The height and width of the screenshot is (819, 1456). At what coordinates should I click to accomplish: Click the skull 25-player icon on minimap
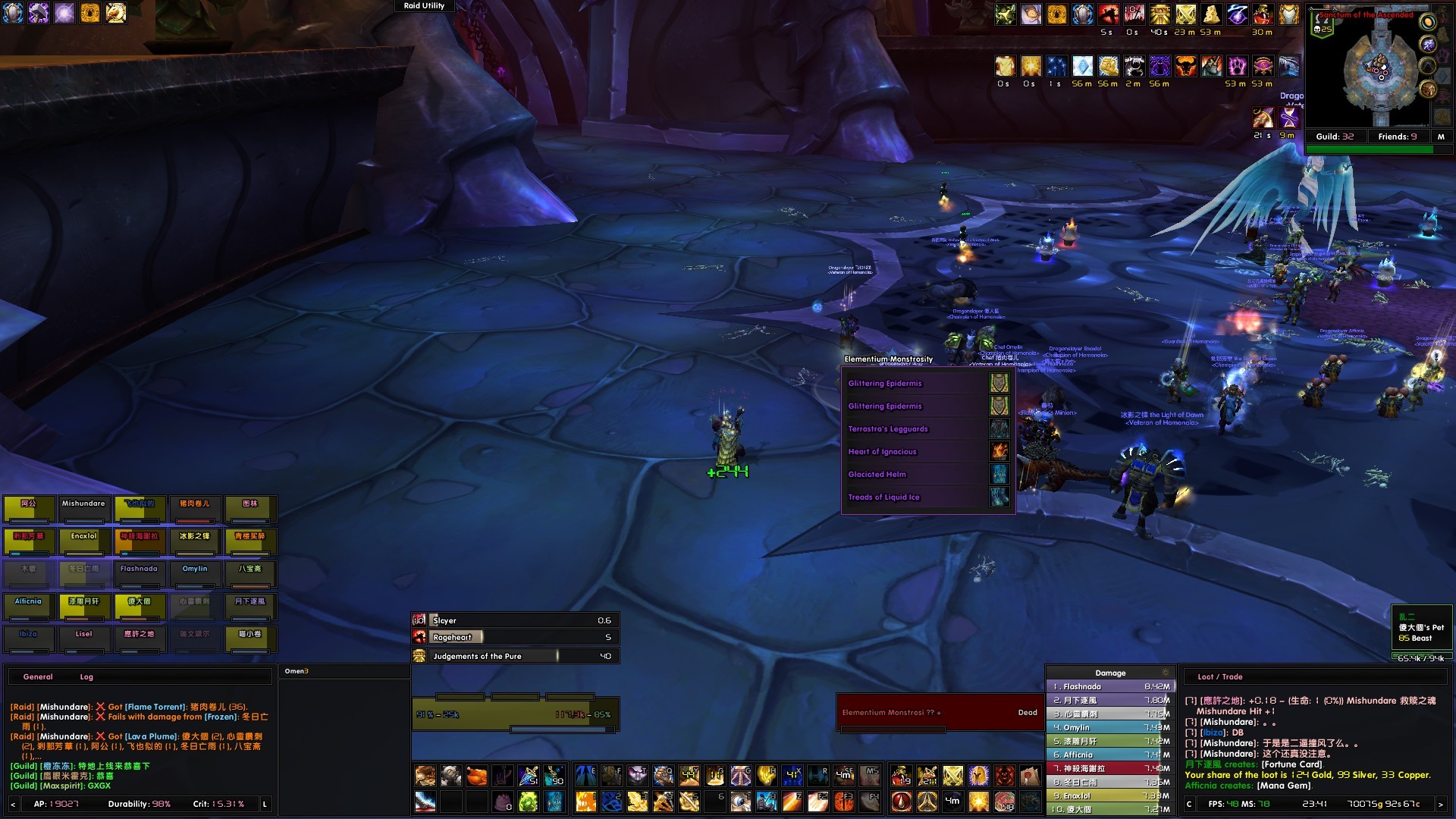click(1319, 30)
